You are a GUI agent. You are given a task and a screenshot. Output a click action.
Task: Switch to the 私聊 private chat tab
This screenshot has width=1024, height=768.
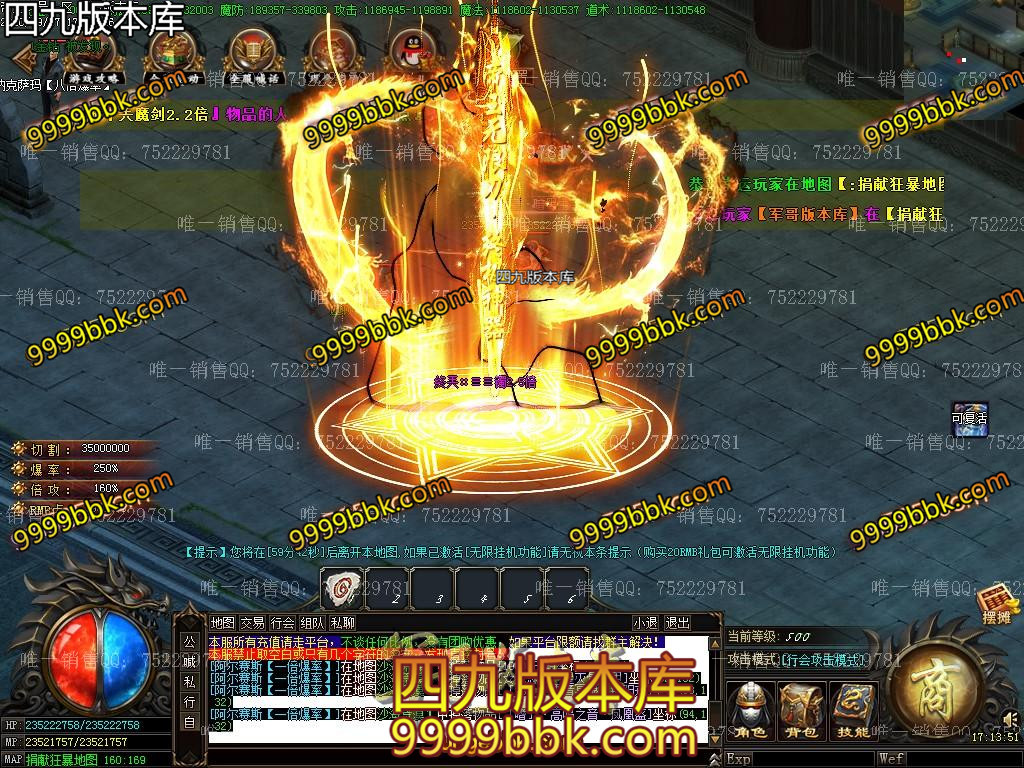pyautogui.click(x=342, y=623)
